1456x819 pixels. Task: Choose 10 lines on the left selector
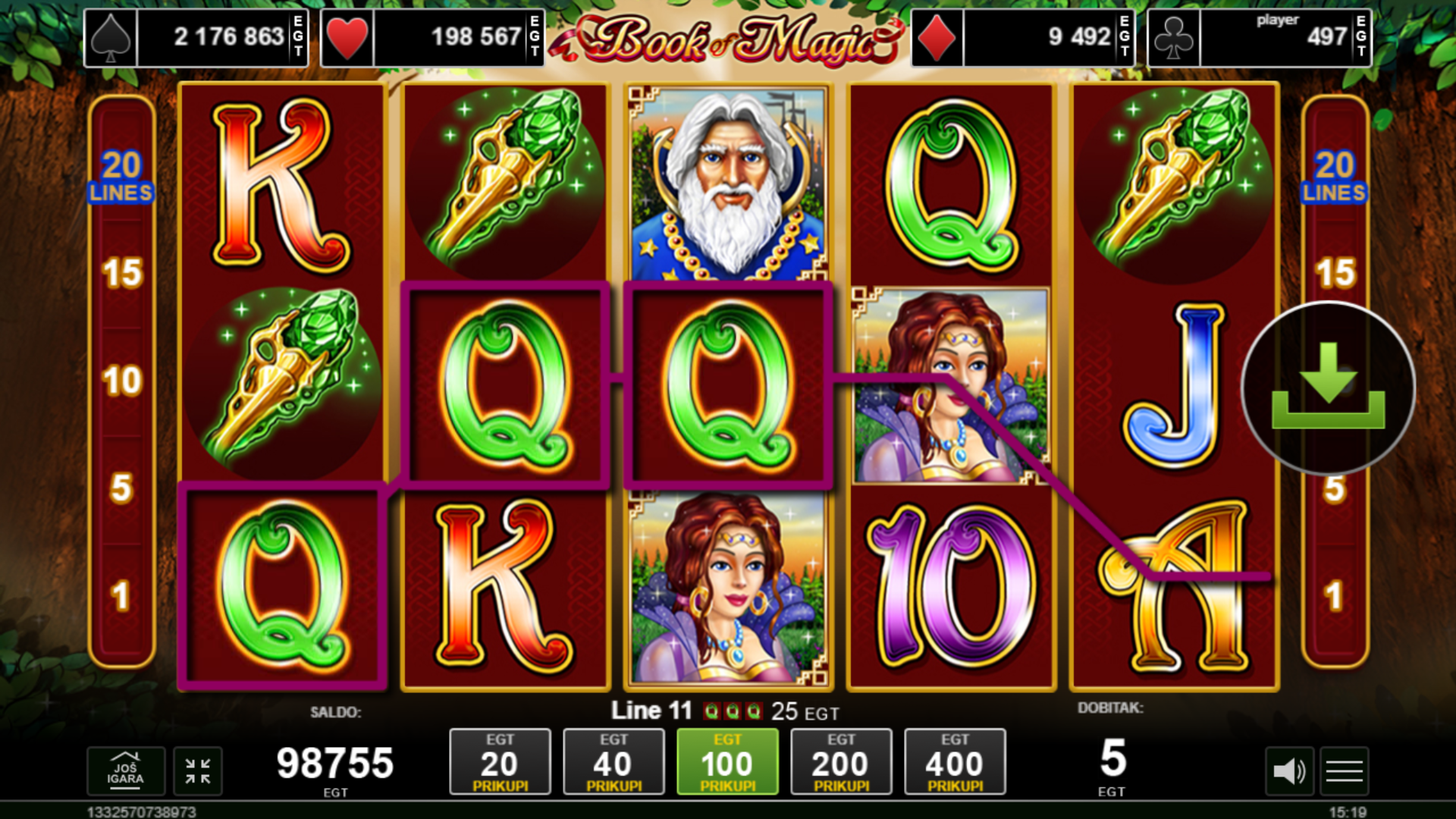click(122, 381)
